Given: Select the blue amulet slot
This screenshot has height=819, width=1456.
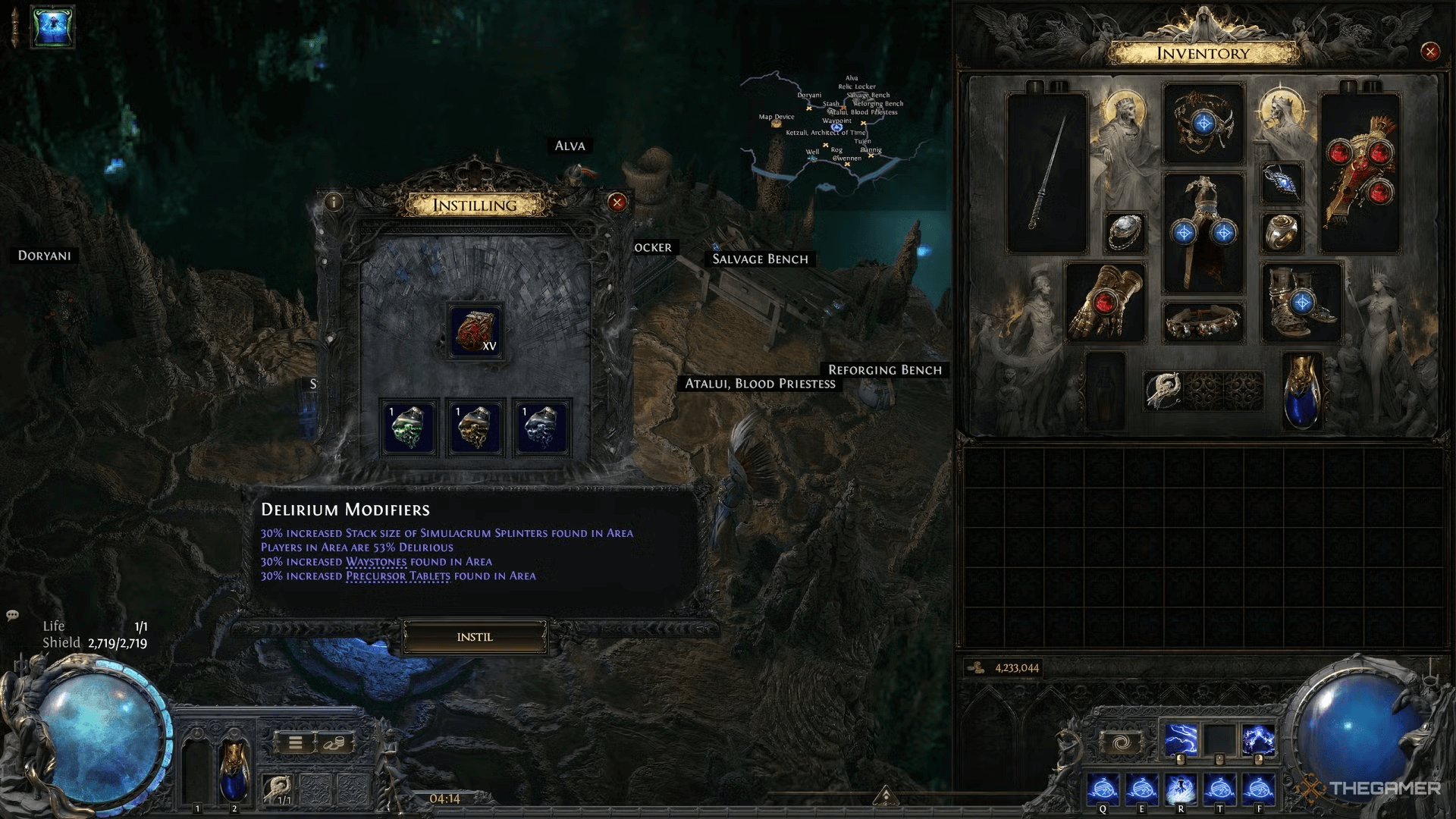Looking at the screenshot, I should (1282, 184).
